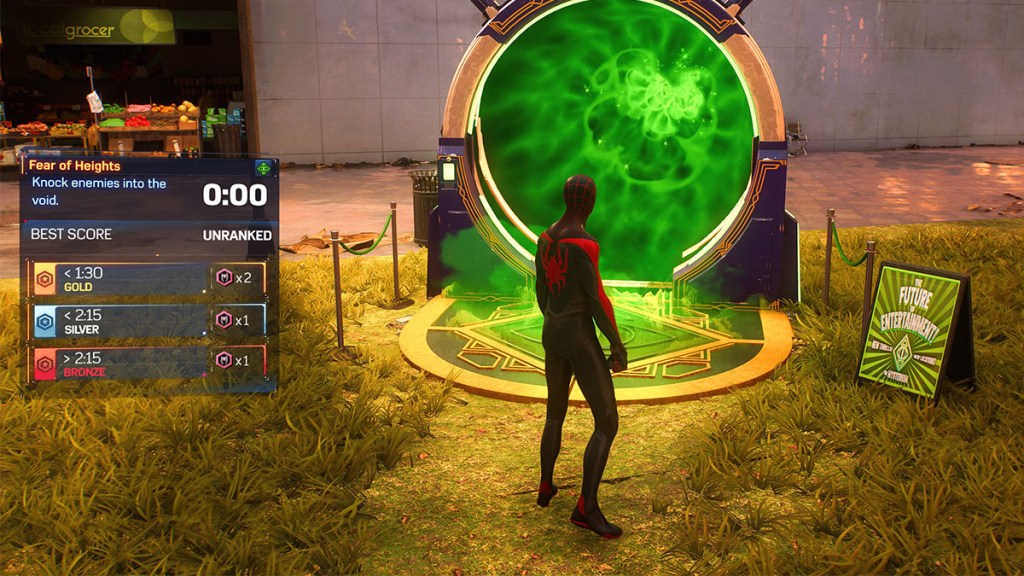
Task: Click the green Mysterium icon in the challenge header
Action: [x=263, y=167]
